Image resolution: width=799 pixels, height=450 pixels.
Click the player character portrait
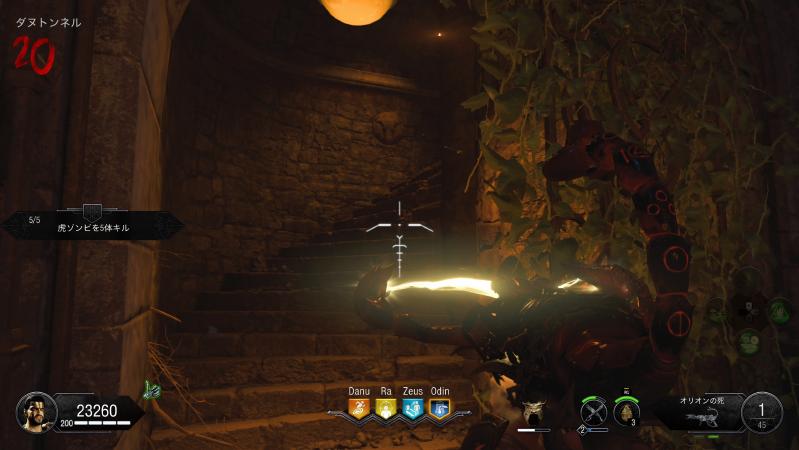(35, 410)
